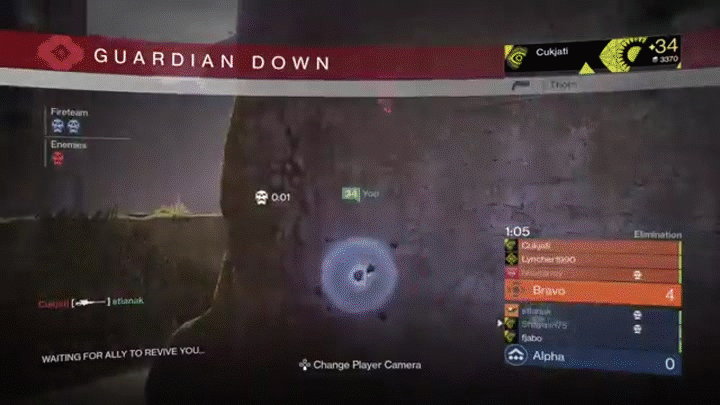720x405 pixels.
Task: Click the orange Bravo team bar
Action: [x=592, y=293]
